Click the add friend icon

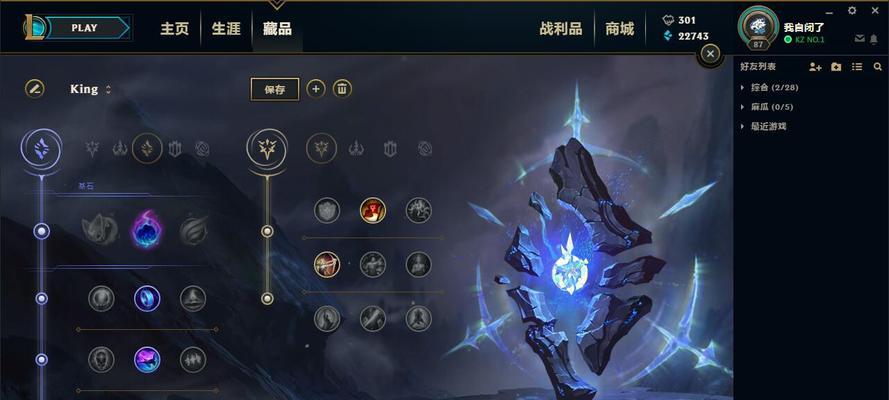(815, 66)
